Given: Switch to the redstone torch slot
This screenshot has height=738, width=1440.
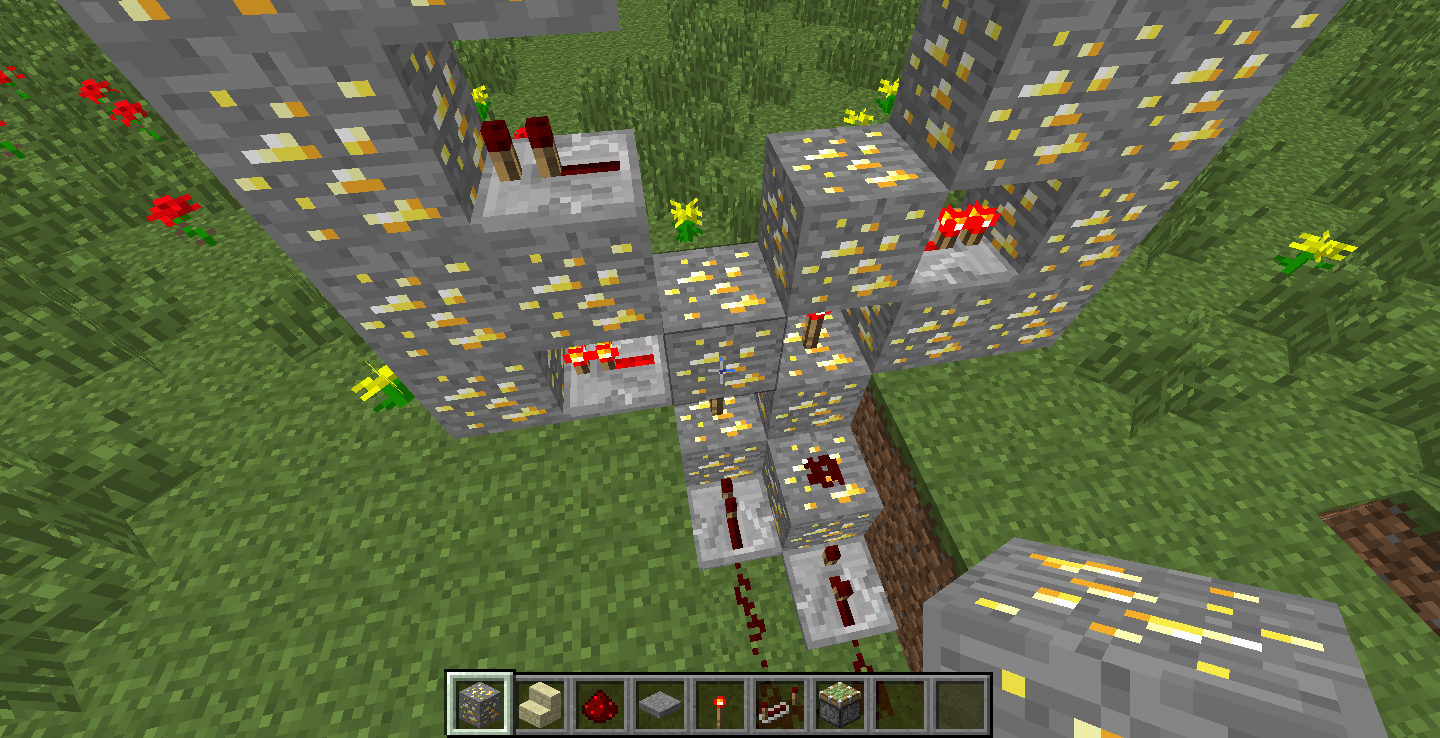Looking at the screenshot, I should coord(719,704).
